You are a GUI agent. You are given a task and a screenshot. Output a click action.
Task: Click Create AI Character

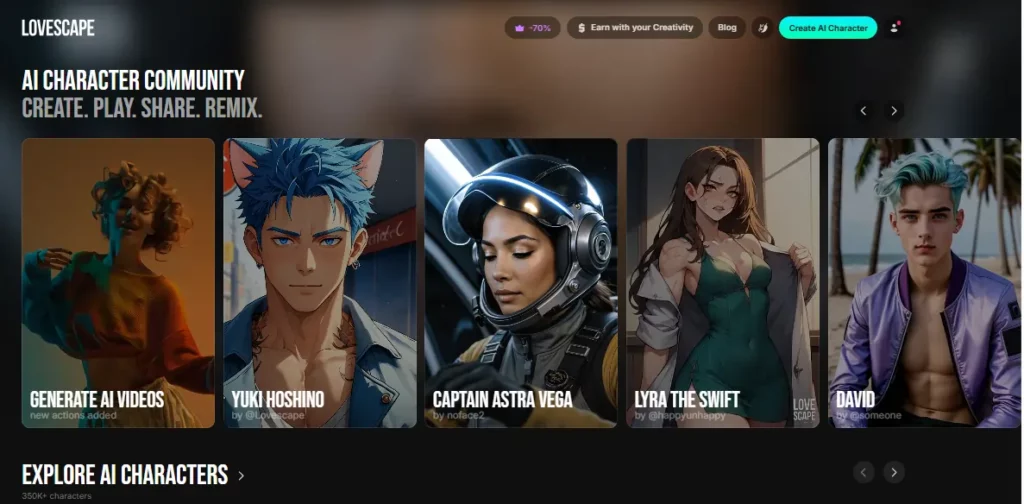point(827,28)
